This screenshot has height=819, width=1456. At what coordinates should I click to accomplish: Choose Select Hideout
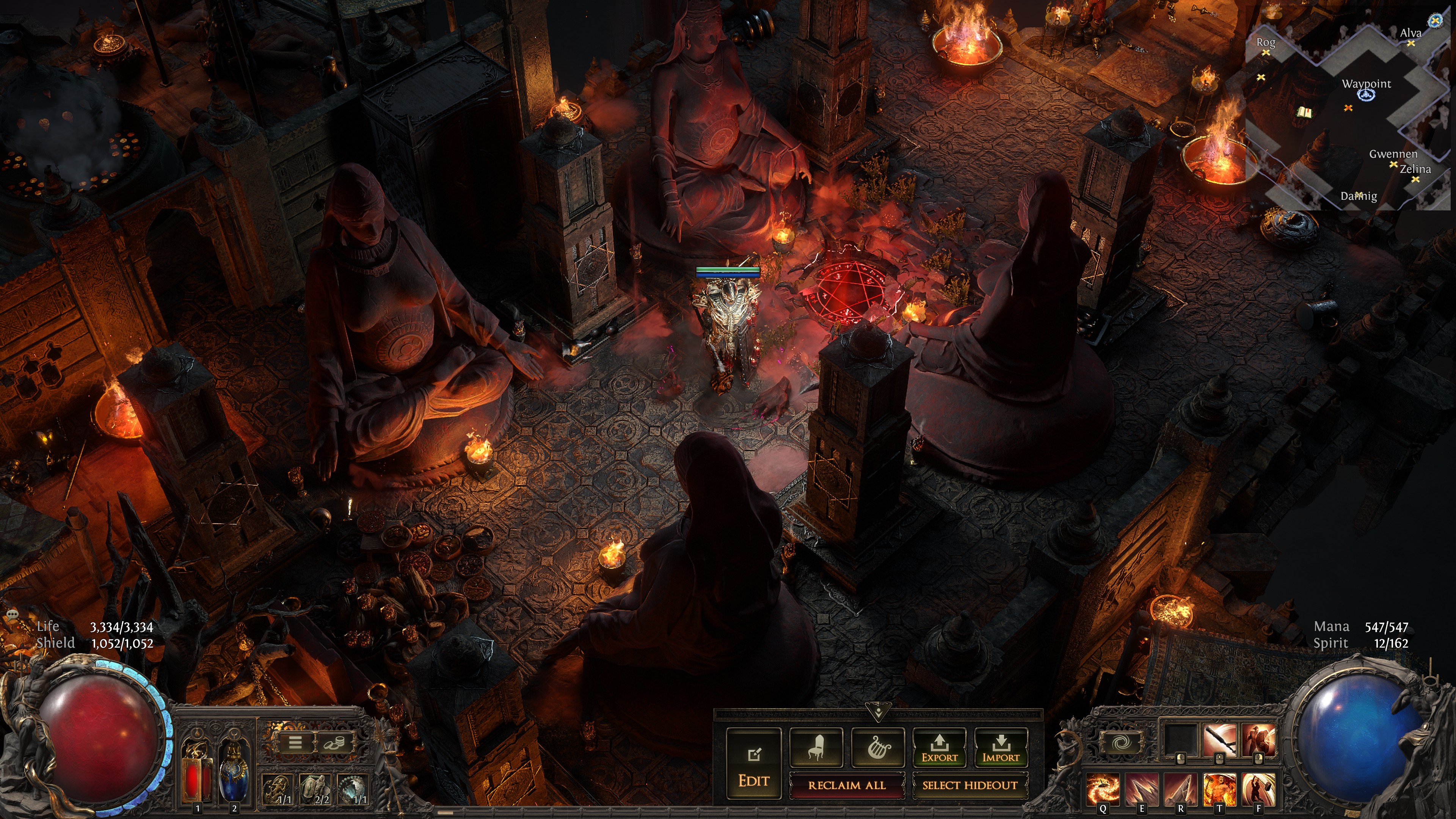pyautogui.click(x=970, y=785)
